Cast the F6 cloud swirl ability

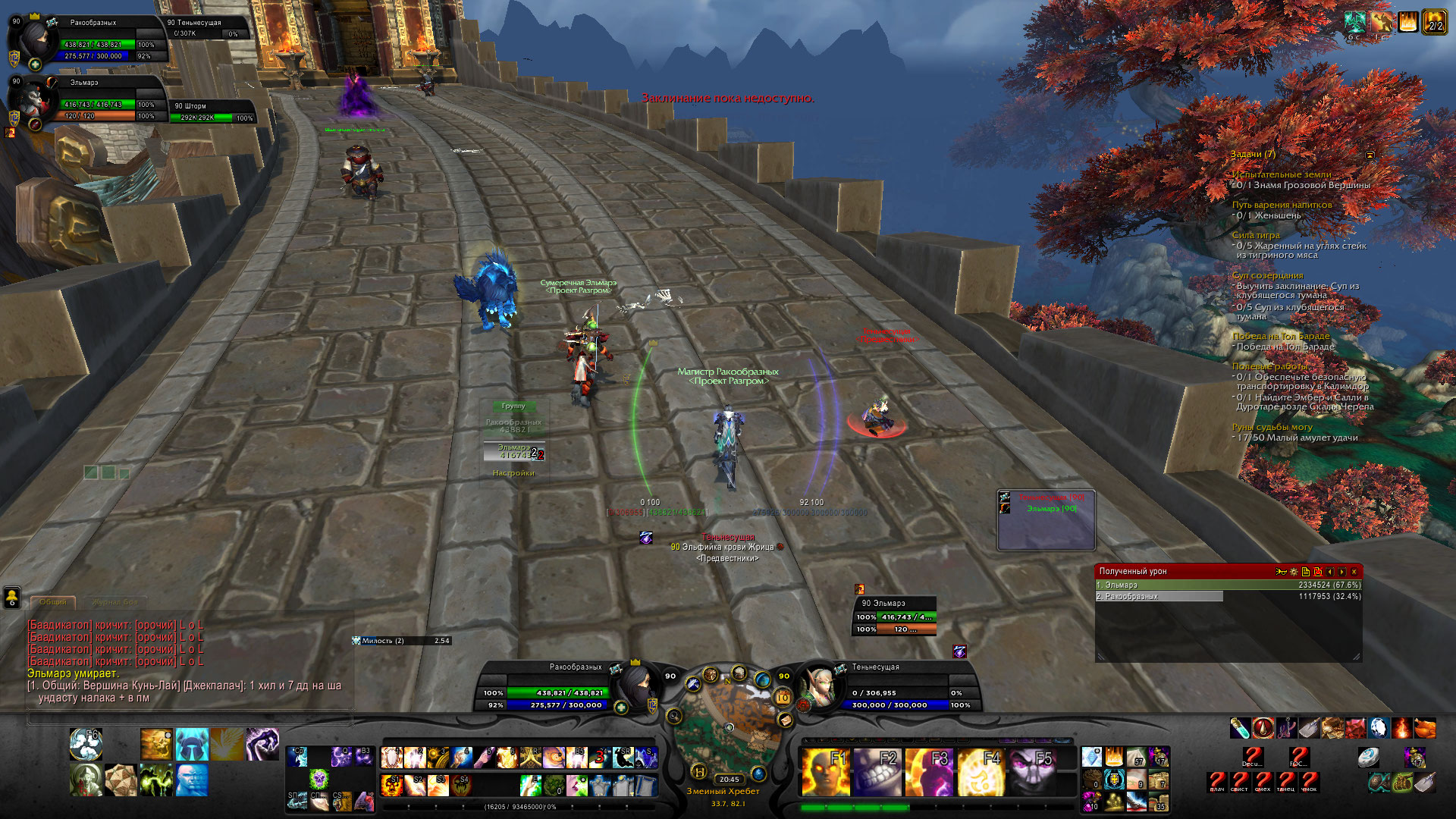[86, 744]
